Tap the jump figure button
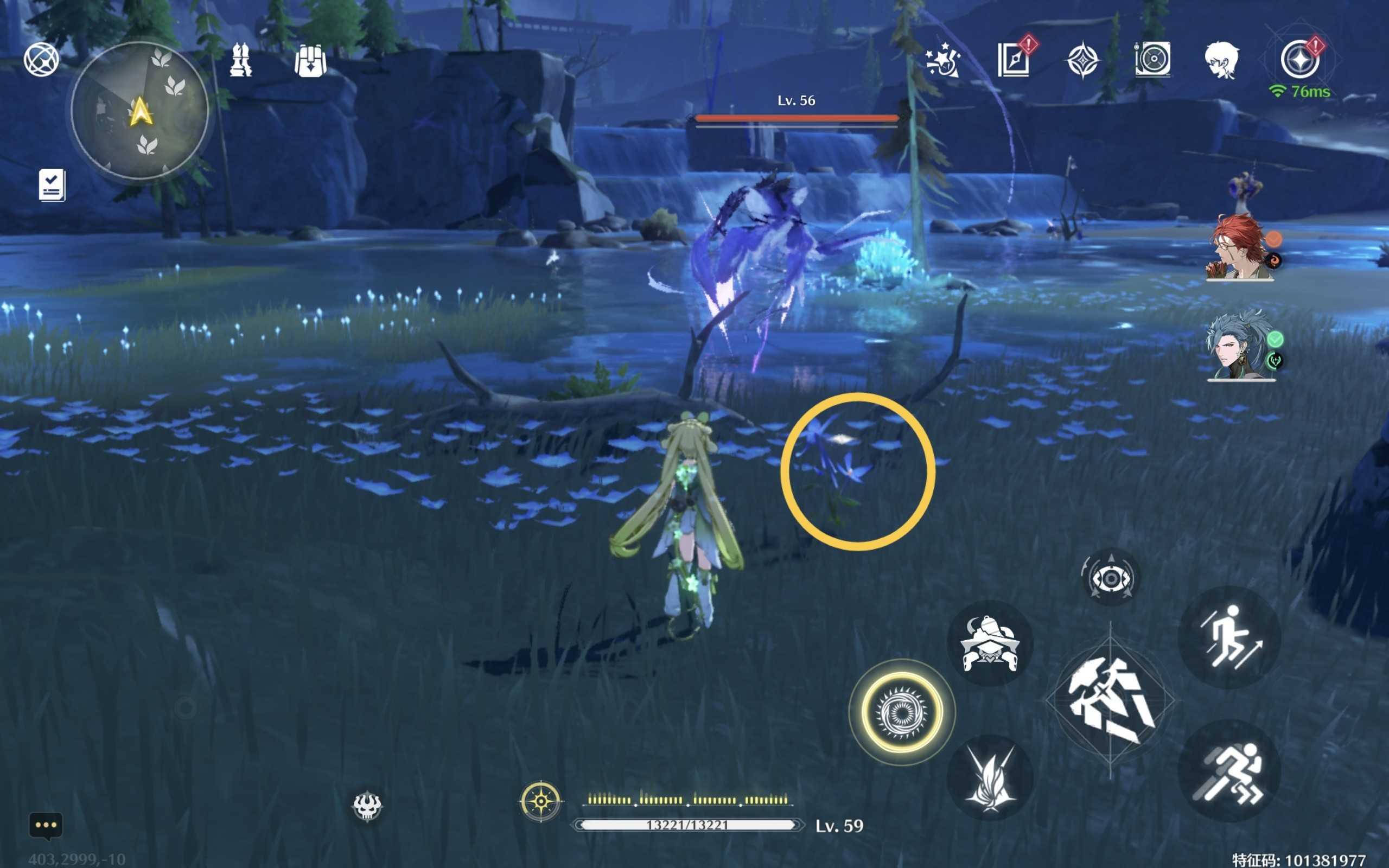The height and width of the screenshot is (868, 1389). pyautogui.click(x=1229, y=637)
